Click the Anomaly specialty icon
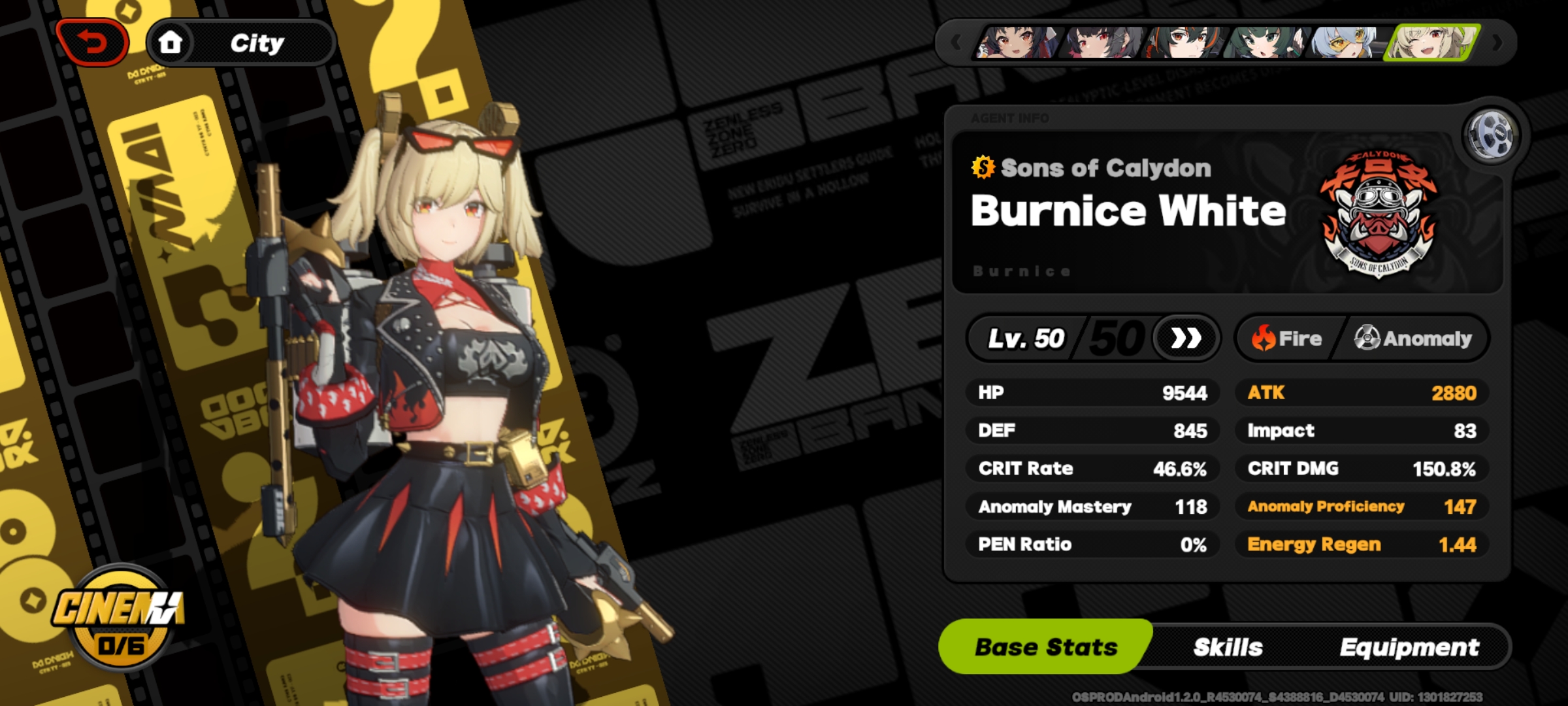 1366,339
